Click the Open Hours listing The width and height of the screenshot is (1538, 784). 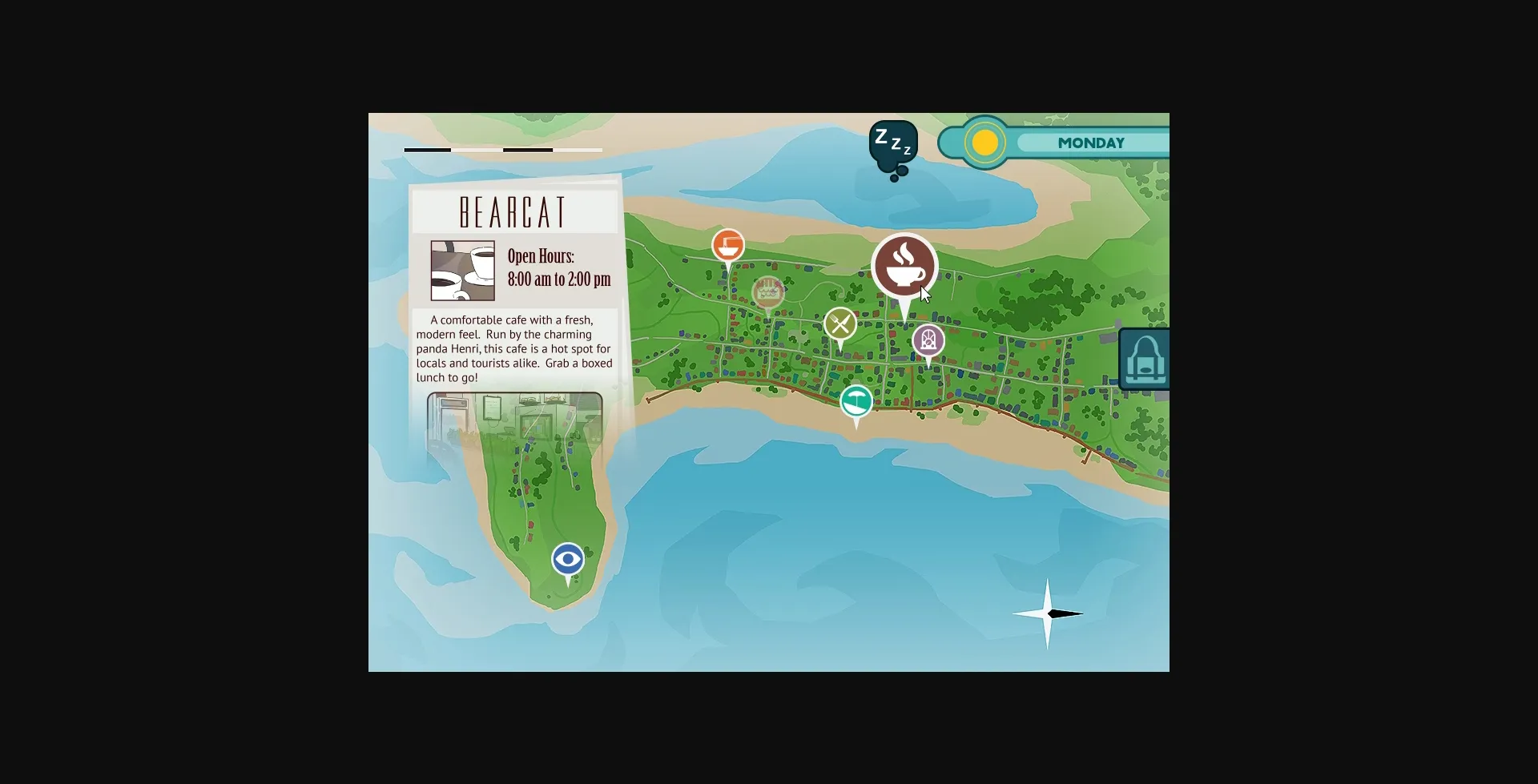coord(558,269)
